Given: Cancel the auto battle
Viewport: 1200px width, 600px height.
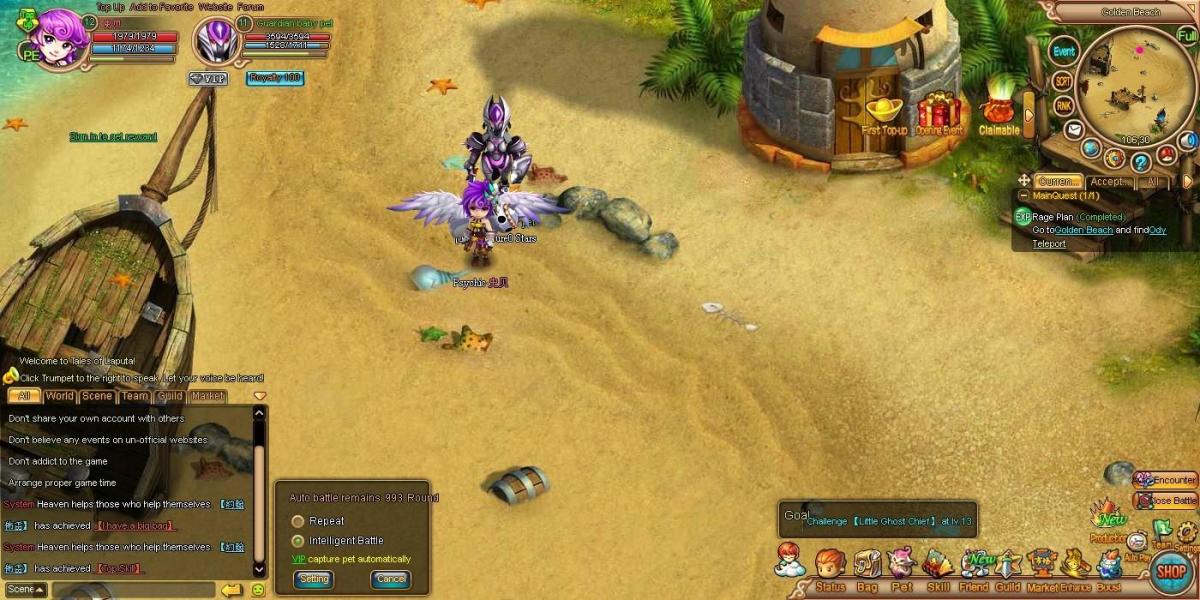Looking at the screenshot, I should (x=391, y=579).
